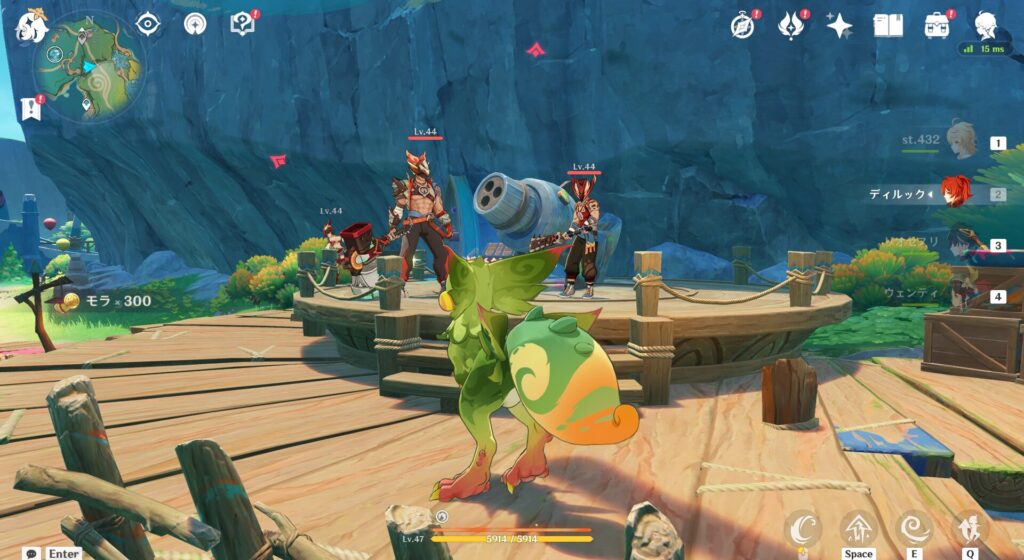The width and height of the screenshot is (1024, 560).
Task: Activate the crescent swipe attack icon
Action: click(x=802, y=528)
